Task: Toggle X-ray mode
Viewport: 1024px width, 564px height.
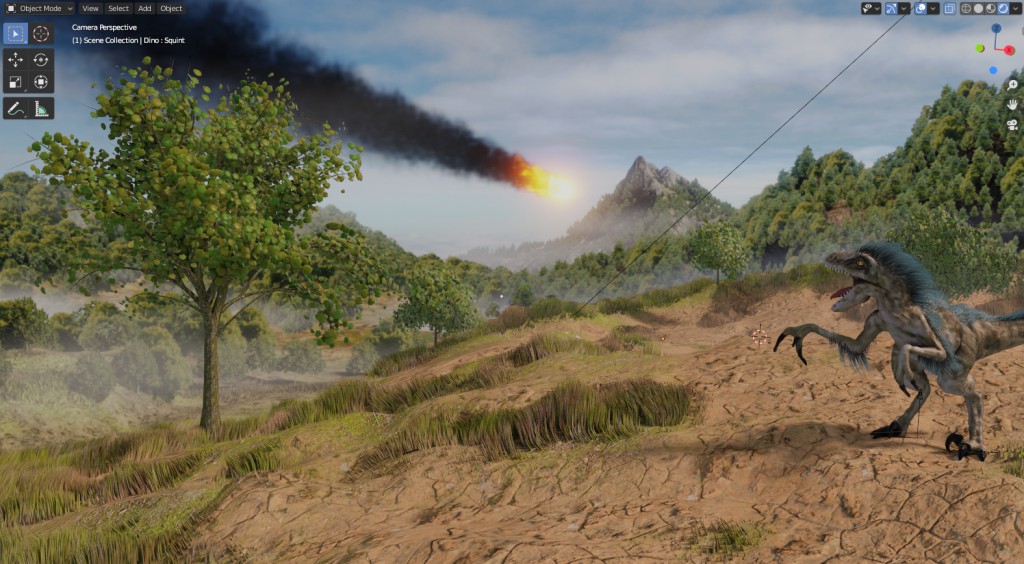Action: [x=949, y=8]
